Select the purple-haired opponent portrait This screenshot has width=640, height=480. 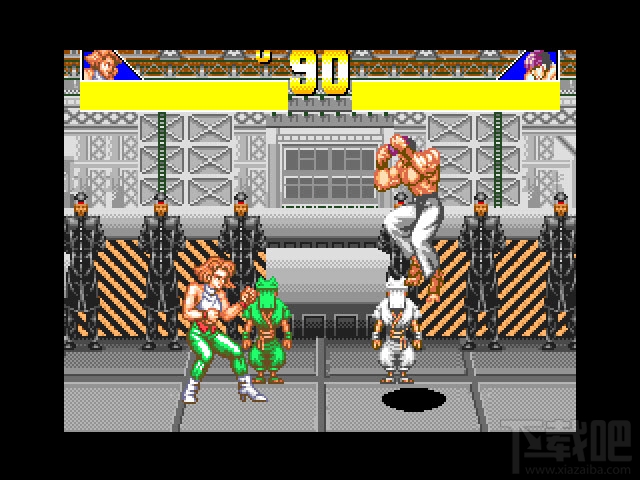click(541, 65)
